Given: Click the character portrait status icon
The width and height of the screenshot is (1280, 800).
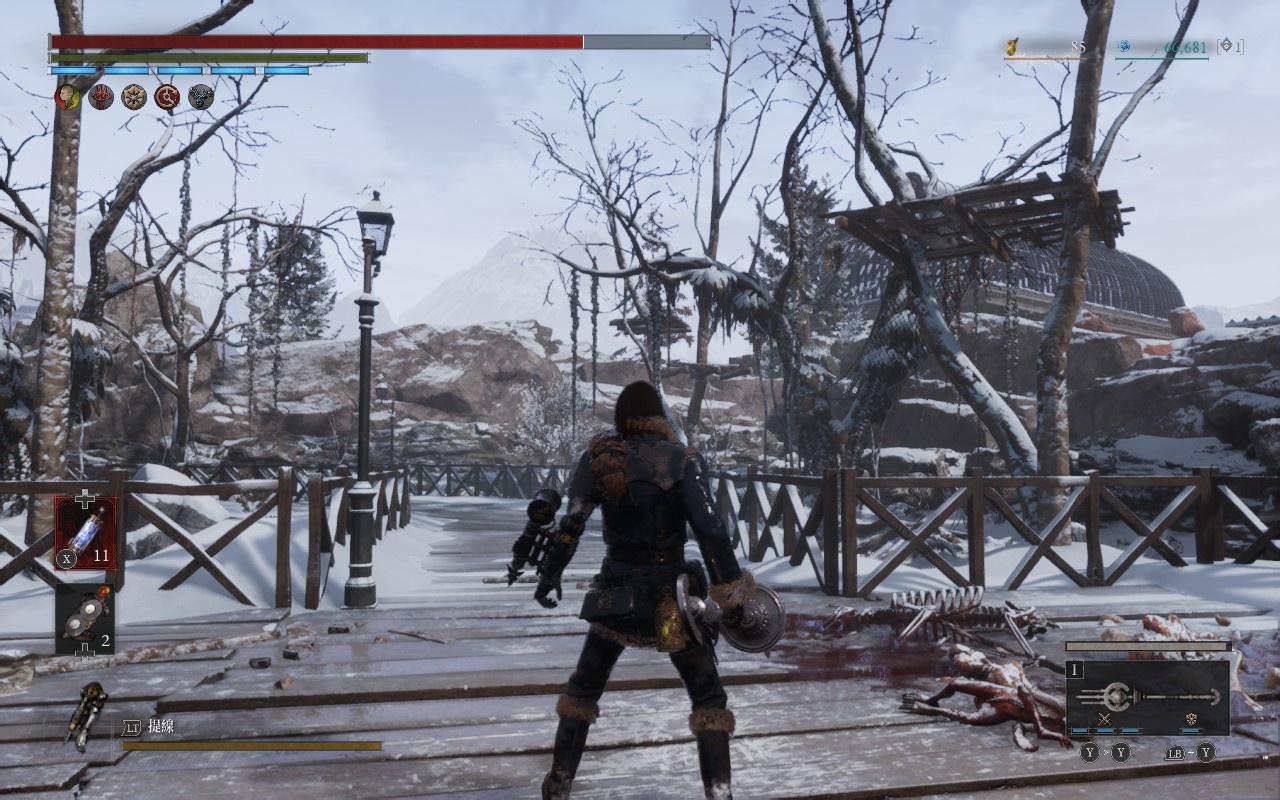Looking at the screenshot, I should 67,97.
